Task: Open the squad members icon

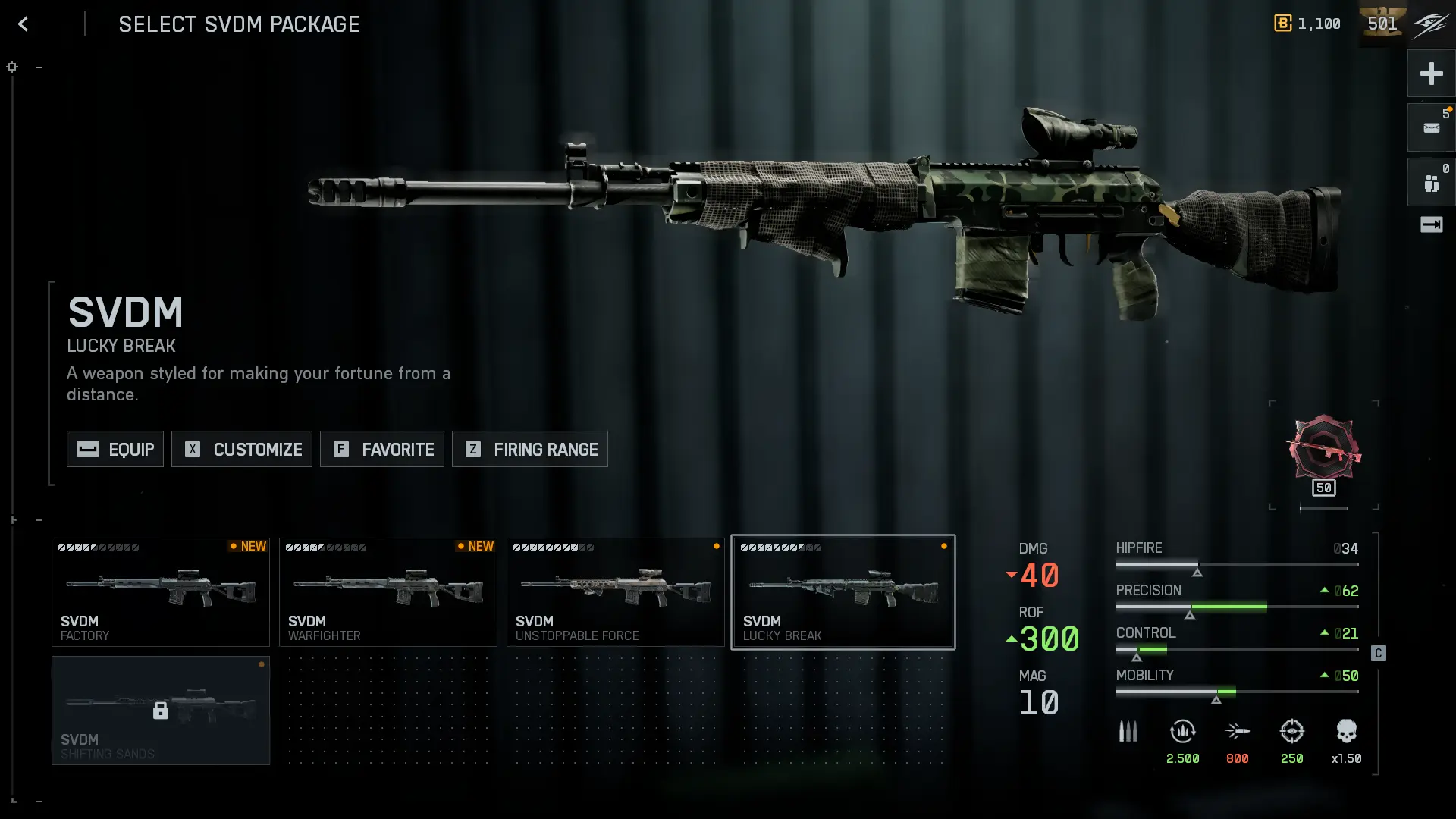Action: click(x=1431, y=183)
